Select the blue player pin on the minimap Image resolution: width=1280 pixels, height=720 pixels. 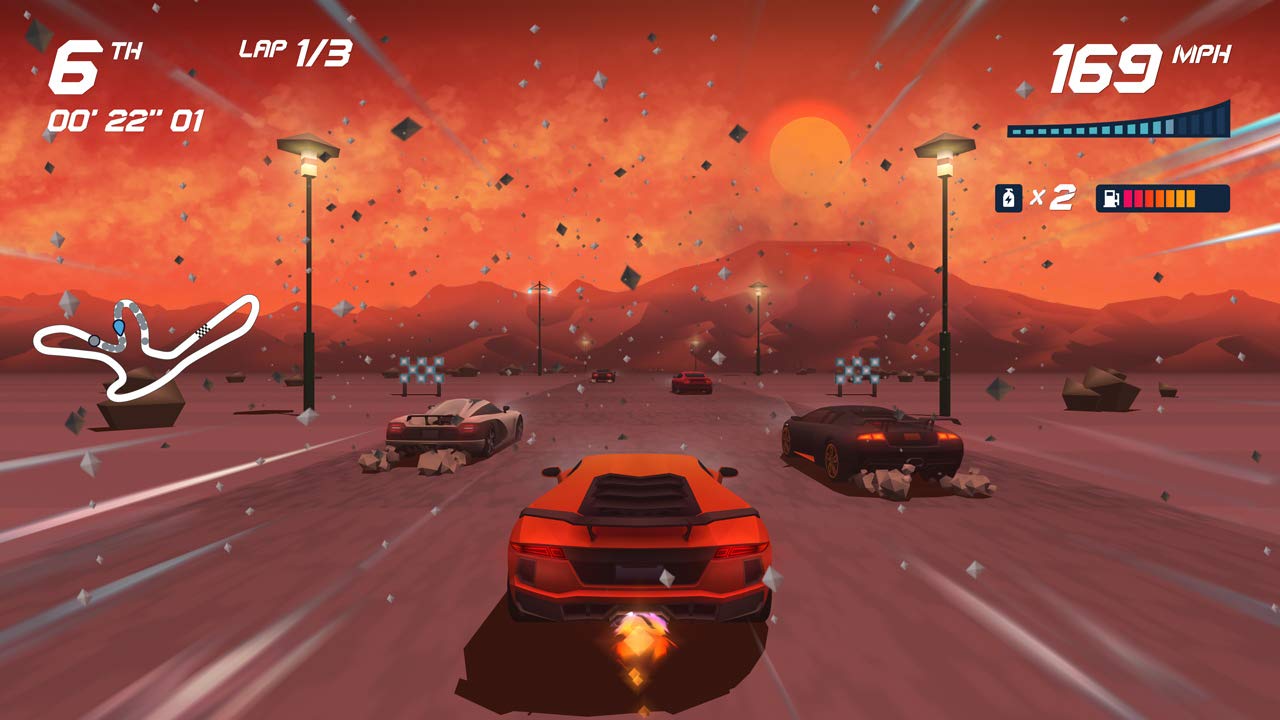(119, 327)
